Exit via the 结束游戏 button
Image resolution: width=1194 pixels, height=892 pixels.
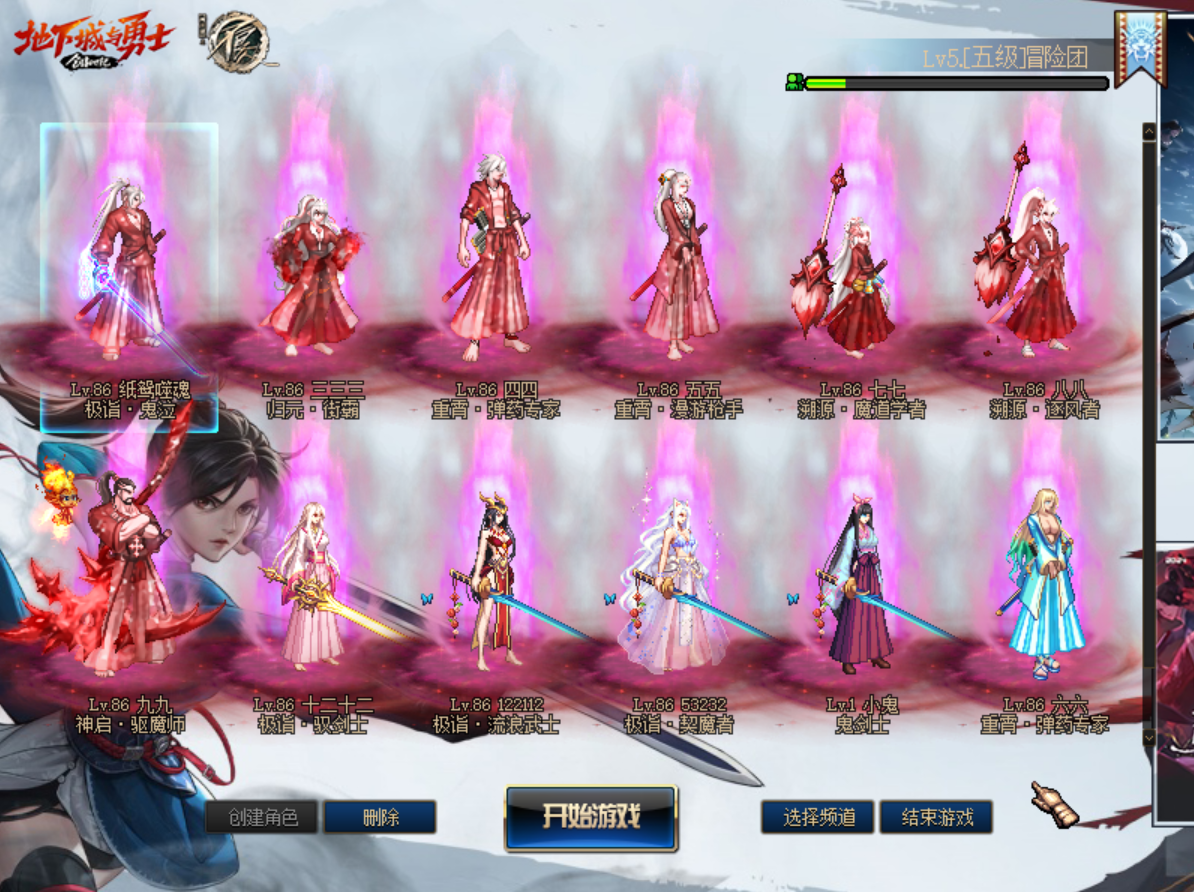tap(936, 817)
